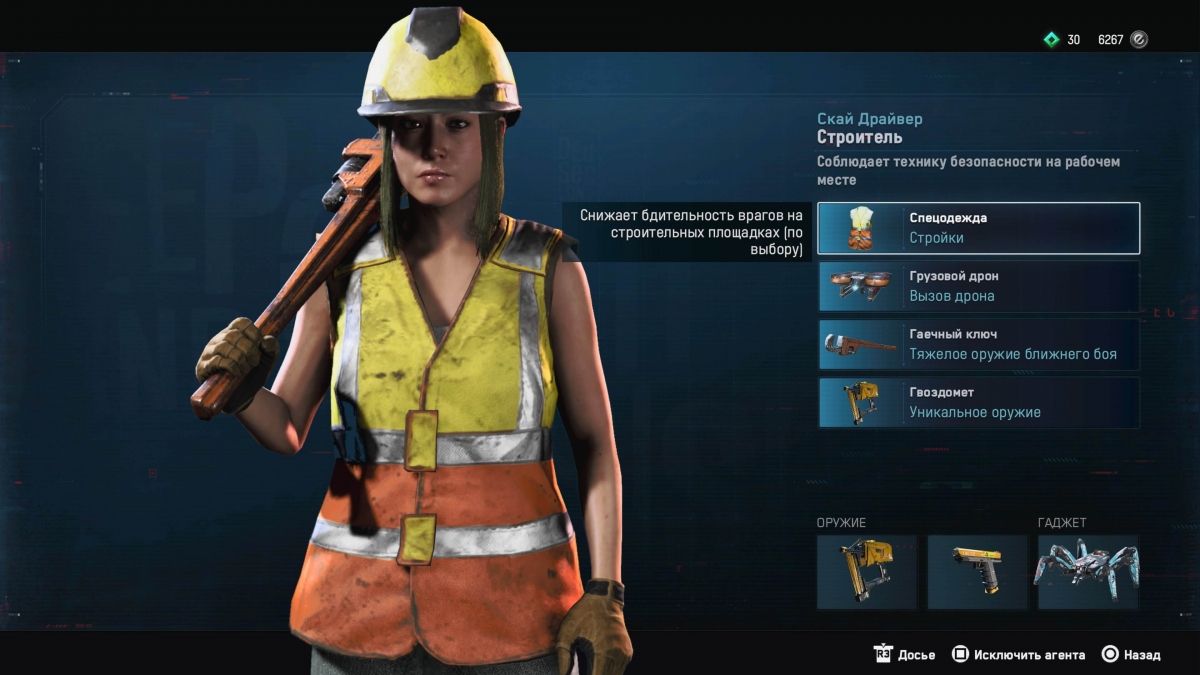
Task: Select the Спецодежда perk row
Action: [x=978, y=228]
